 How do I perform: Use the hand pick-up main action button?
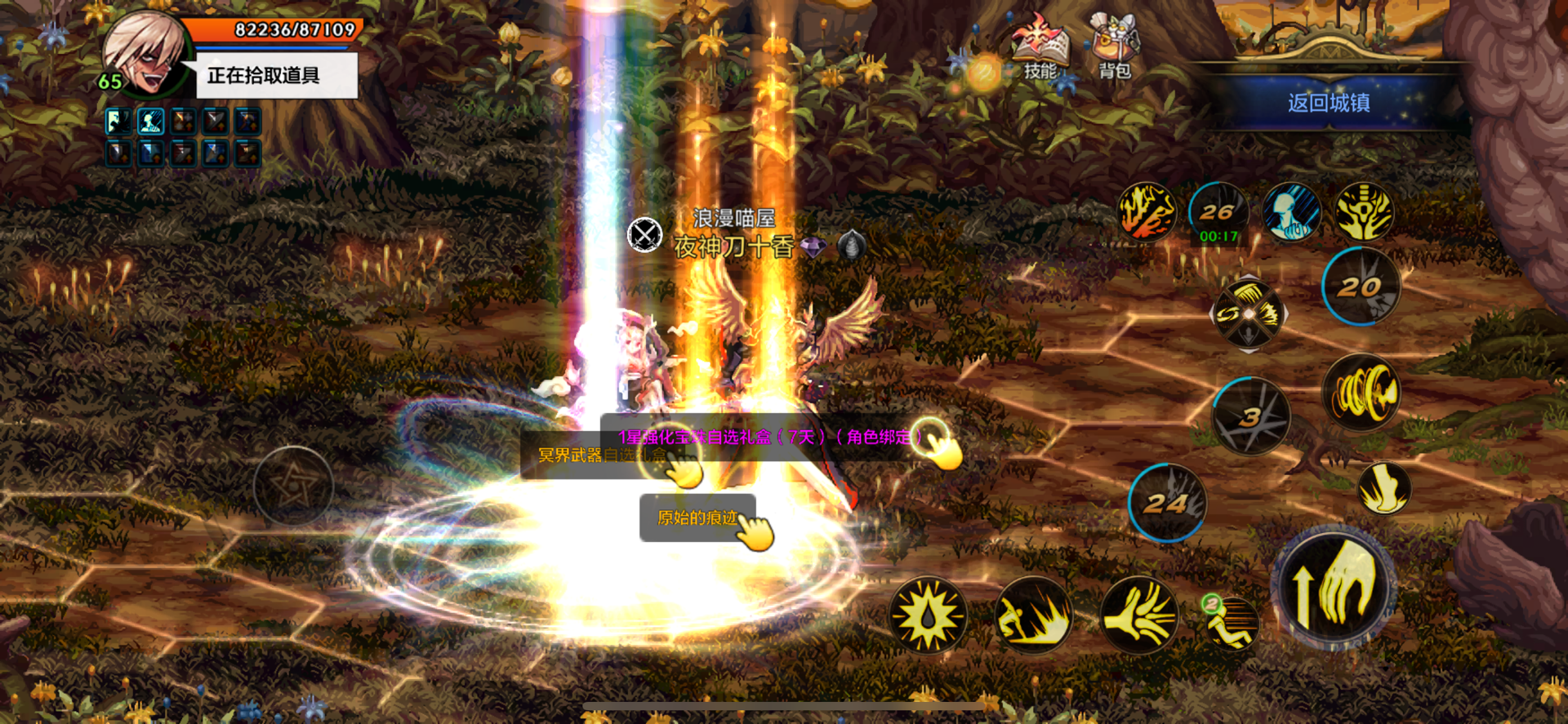pyautogui.click(x=1334, y=586)
